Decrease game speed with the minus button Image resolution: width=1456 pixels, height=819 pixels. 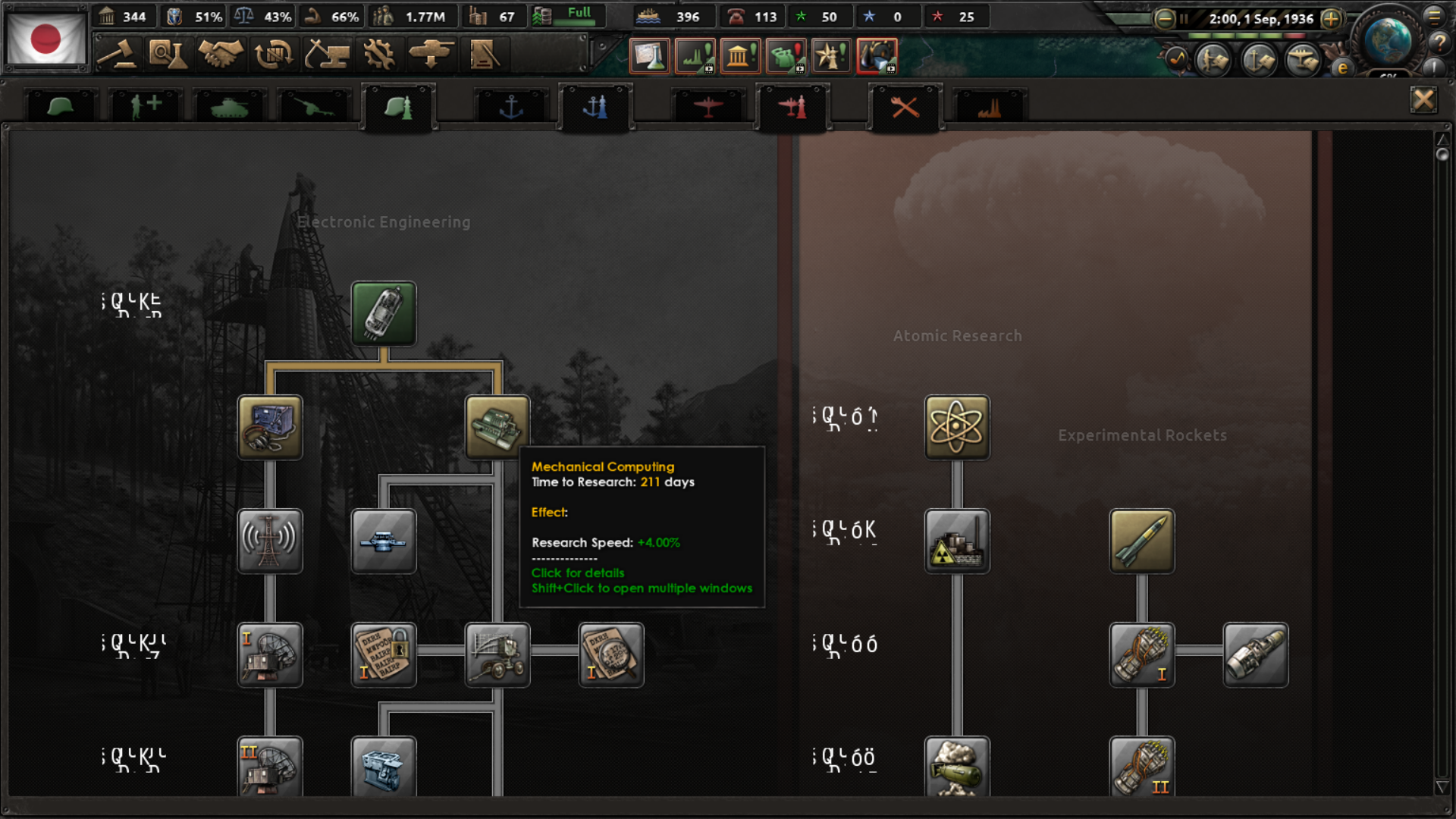point(1164,19)
